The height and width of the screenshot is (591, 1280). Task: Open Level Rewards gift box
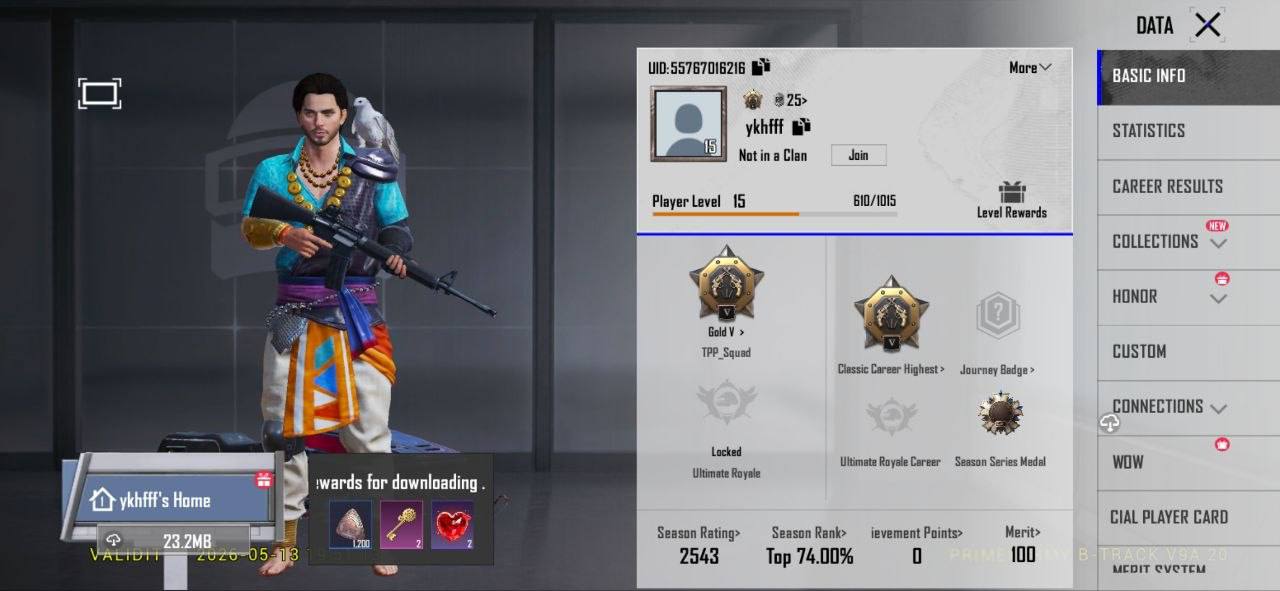pos(1011,193)
